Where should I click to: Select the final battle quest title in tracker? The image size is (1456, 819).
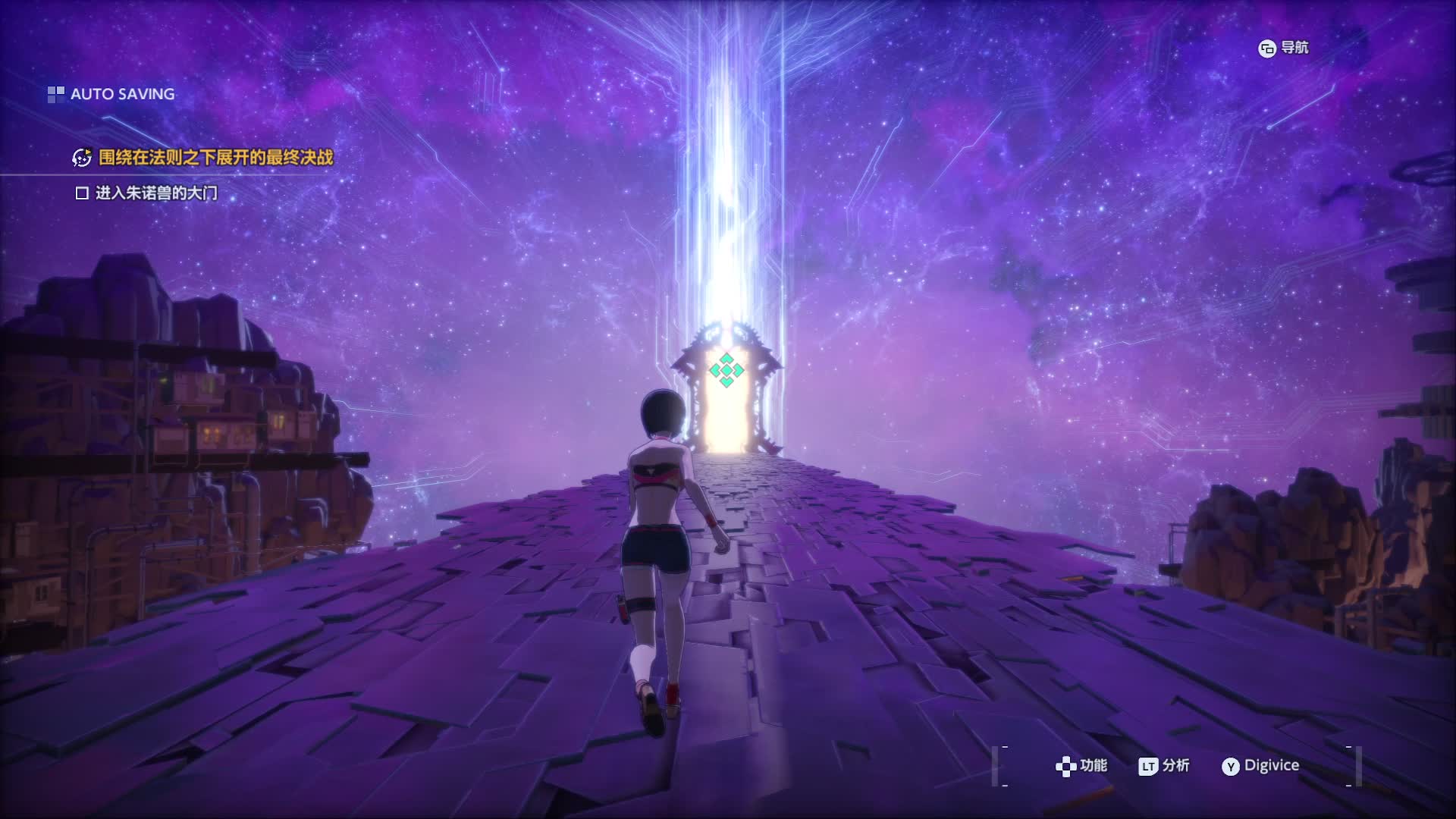(x=215, y=158)
